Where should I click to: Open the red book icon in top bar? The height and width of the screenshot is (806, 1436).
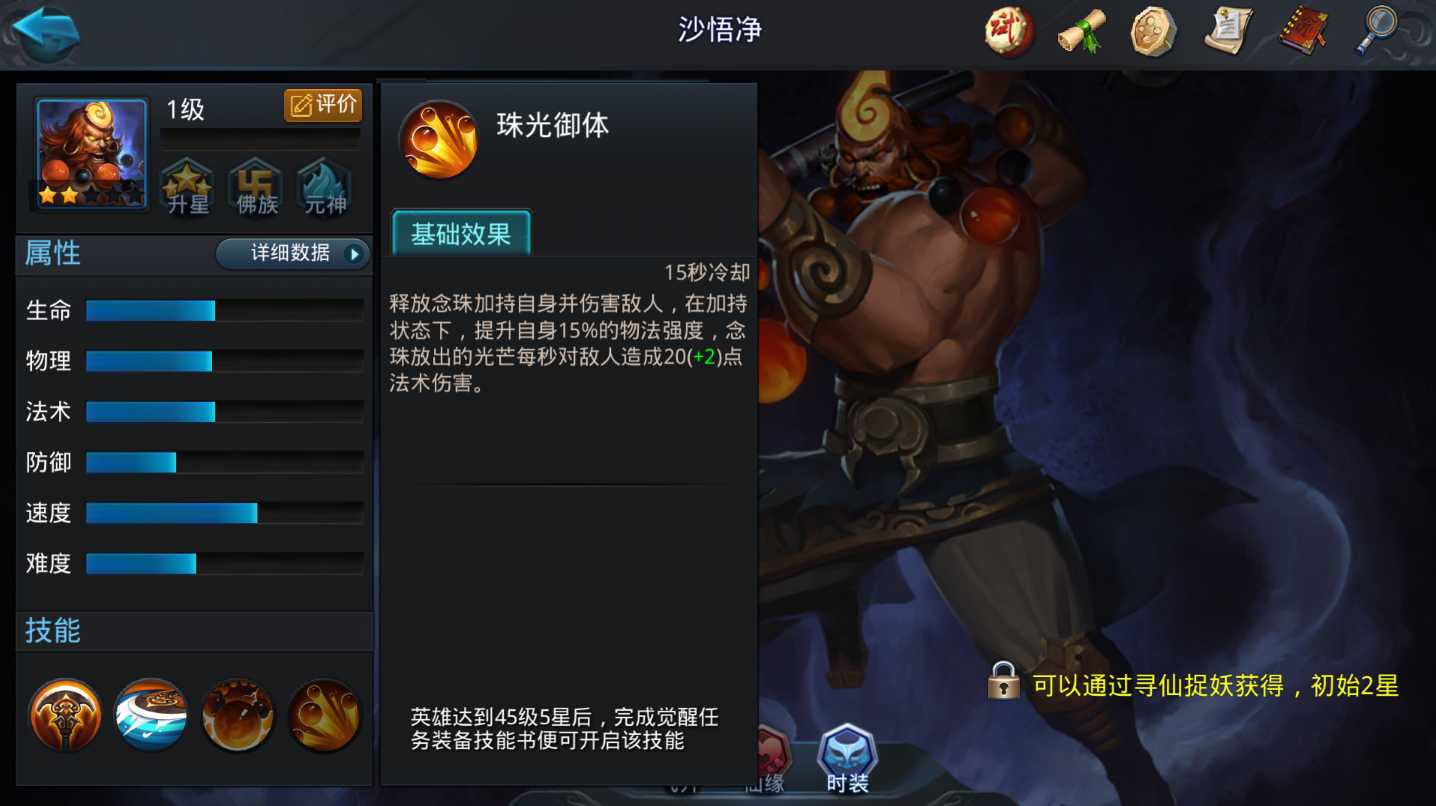pos(1301,31)
